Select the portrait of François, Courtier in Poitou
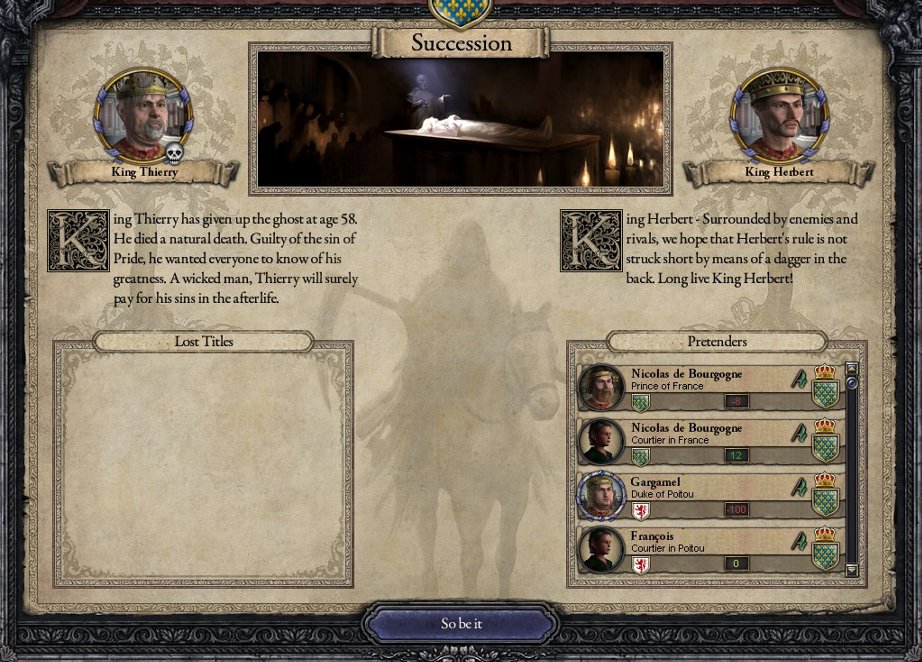The width and height of the screenshot is (922, 662). click(x=602, y=550)
